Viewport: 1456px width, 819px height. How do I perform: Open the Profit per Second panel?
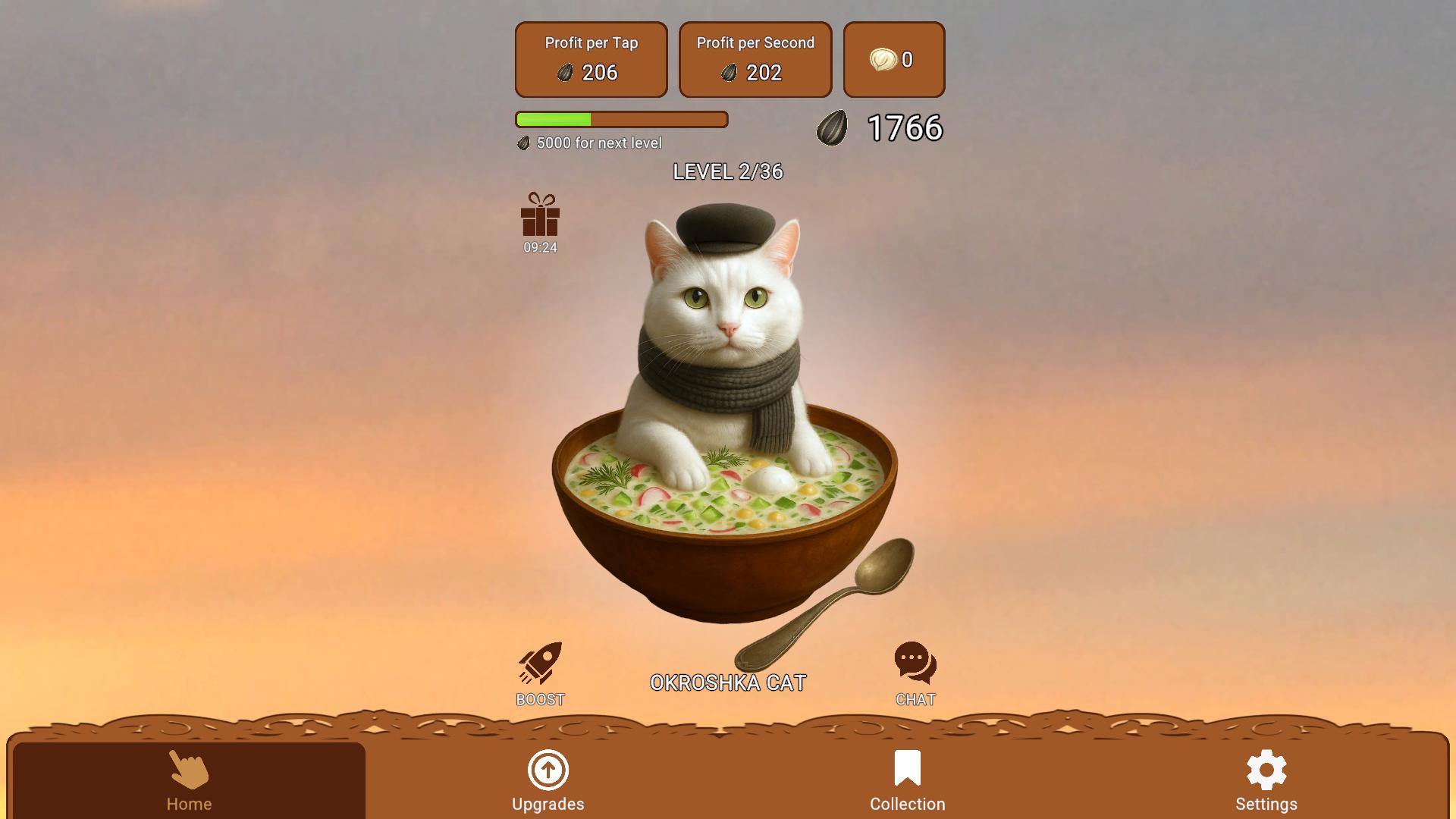[755, 59]
